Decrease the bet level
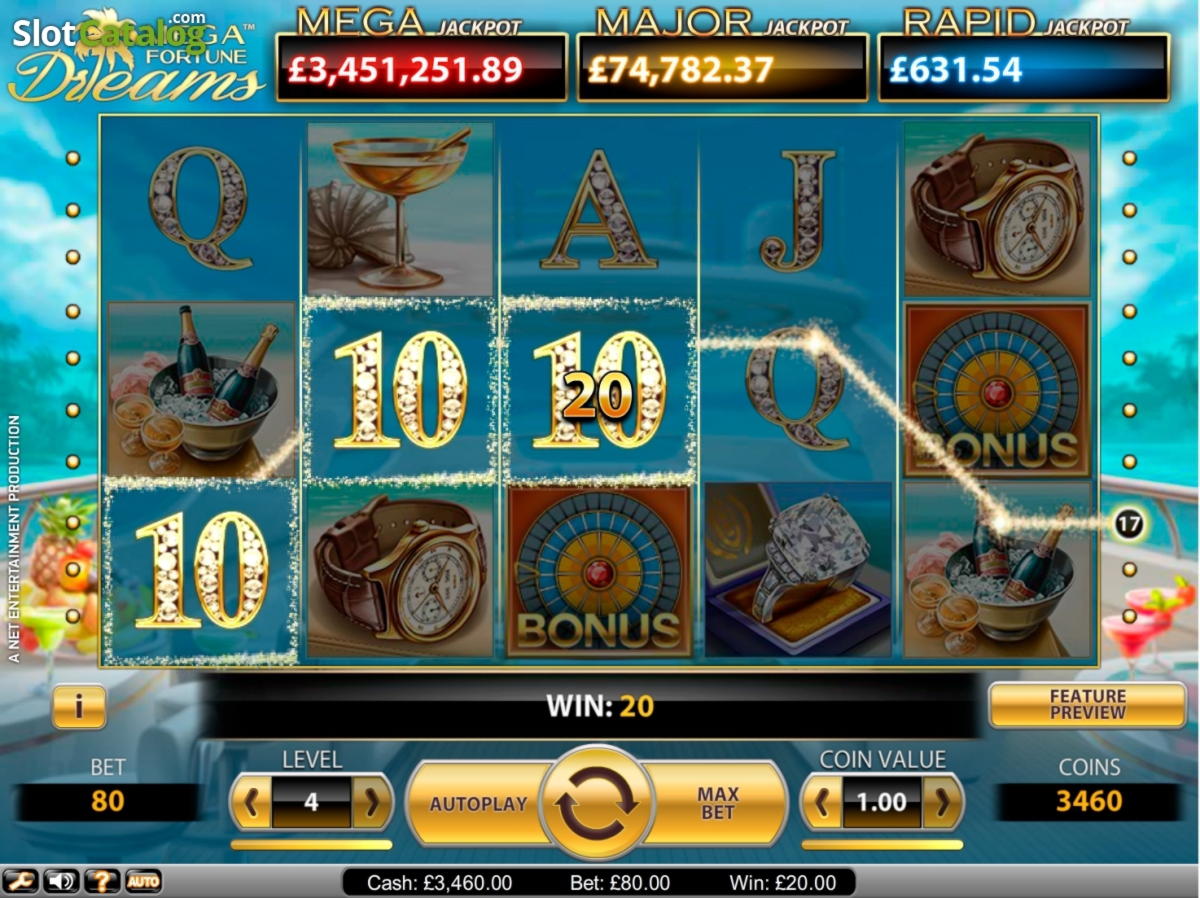 (x=252, y=802)
